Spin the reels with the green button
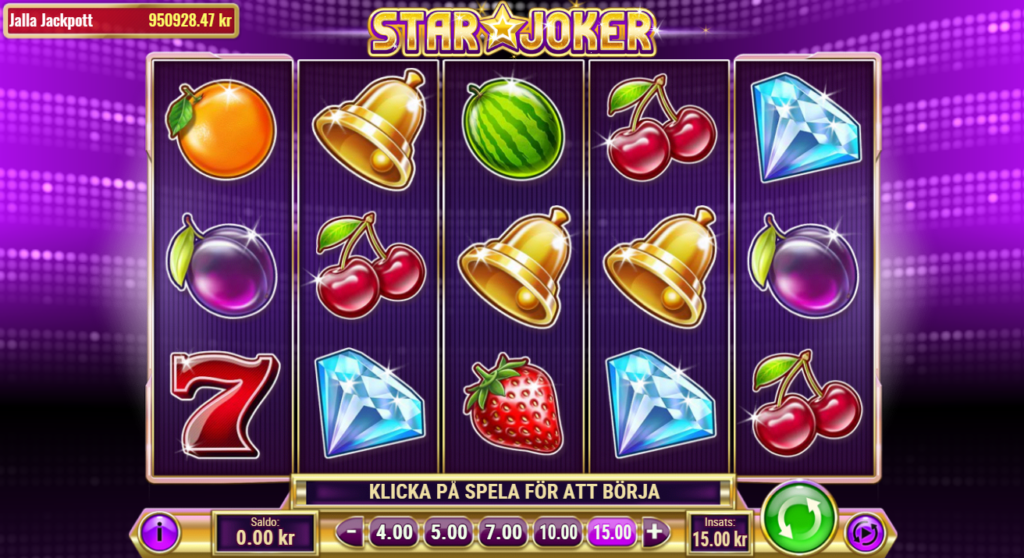 point(799,517)
